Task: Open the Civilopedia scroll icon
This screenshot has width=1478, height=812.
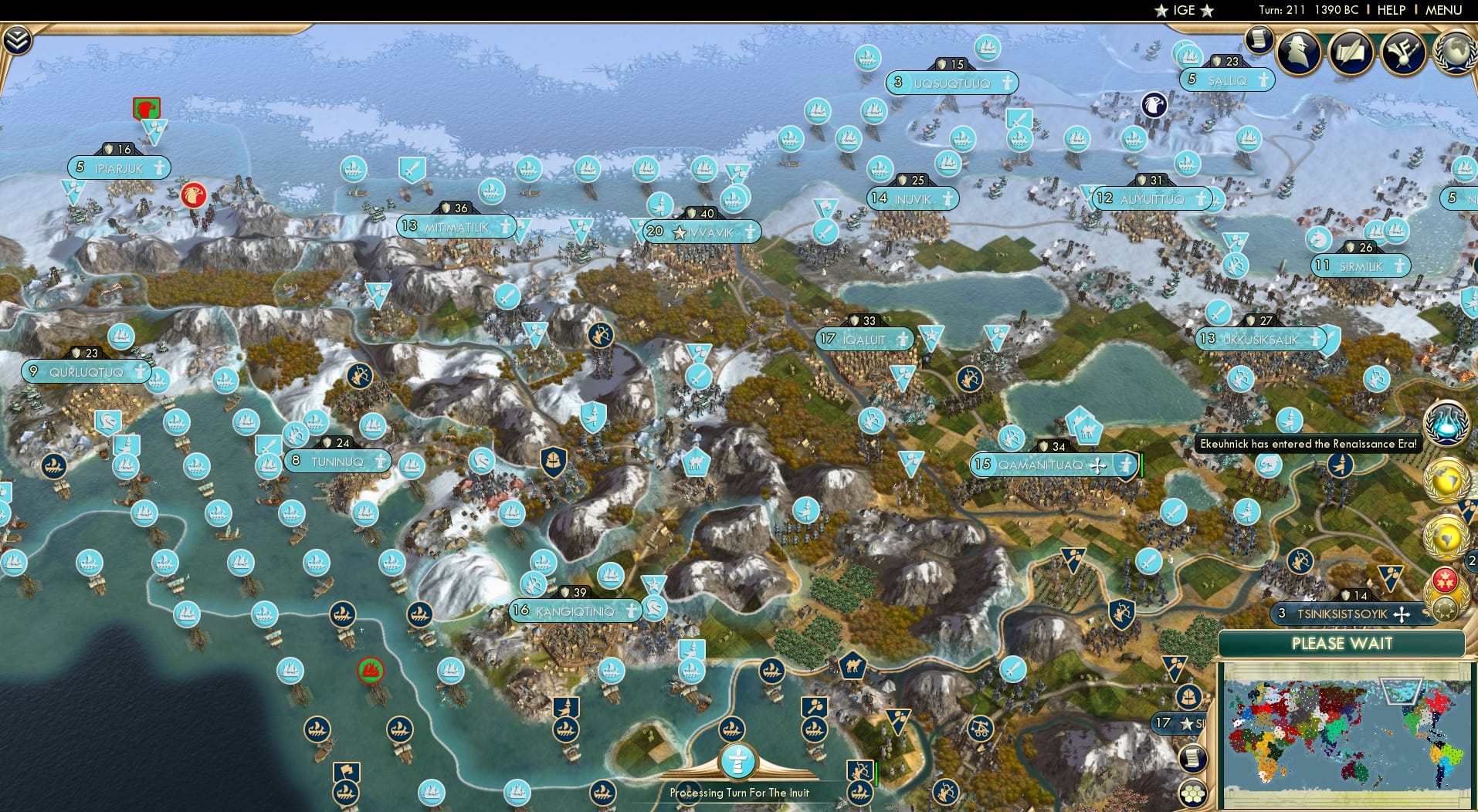Action: coord(1259,39)
